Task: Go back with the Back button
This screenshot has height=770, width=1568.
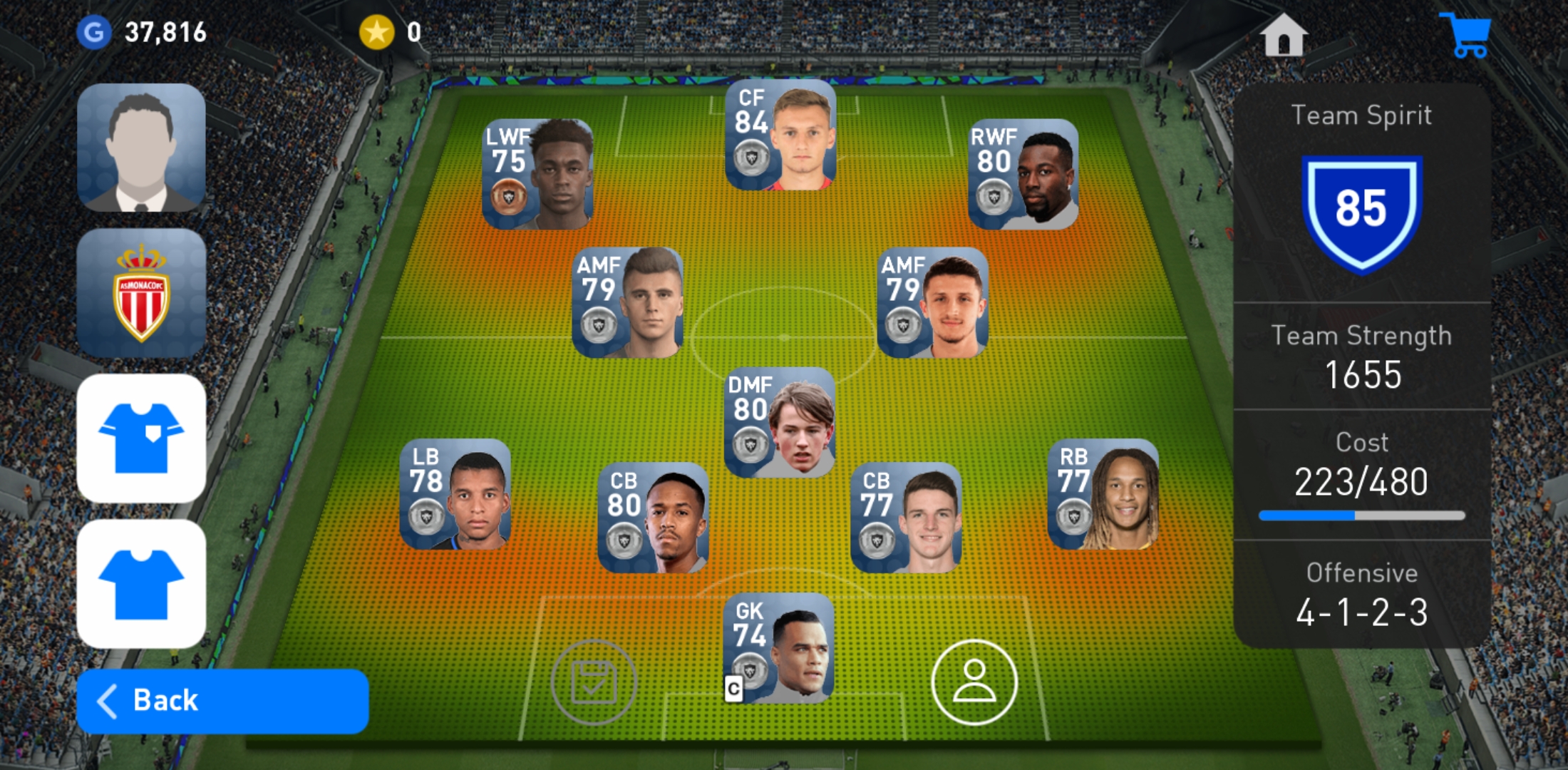Action: point(222,701)
